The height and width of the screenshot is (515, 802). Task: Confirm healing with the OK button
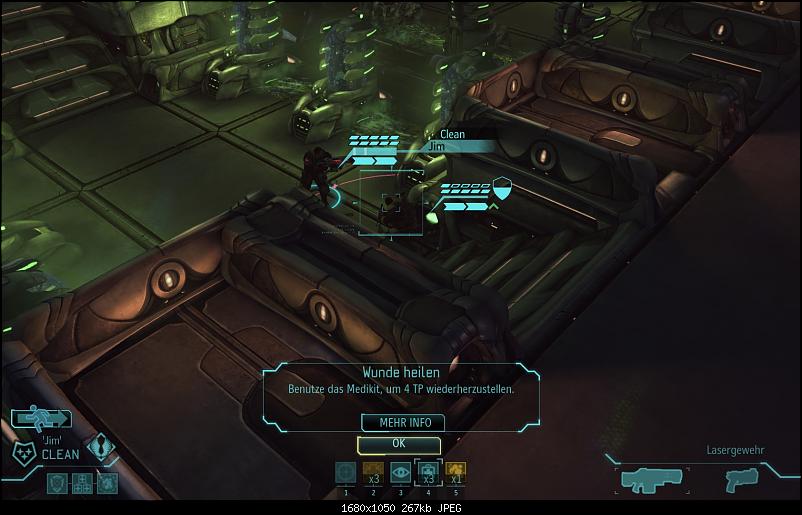click(398, 443)
